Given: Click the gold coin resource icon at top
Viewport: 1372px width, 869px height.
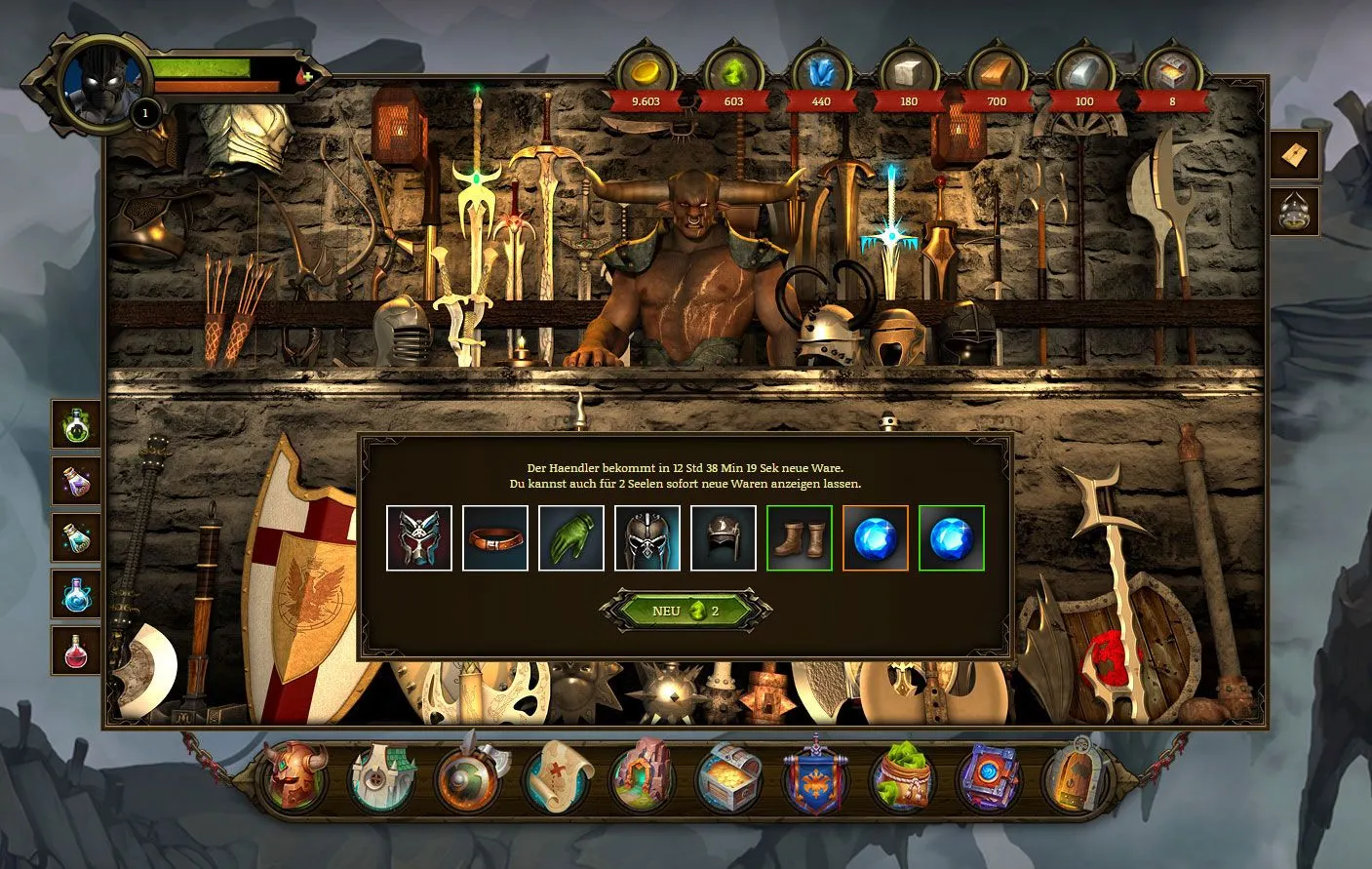Looking at the screenshot, I should [x=645, y=70].
